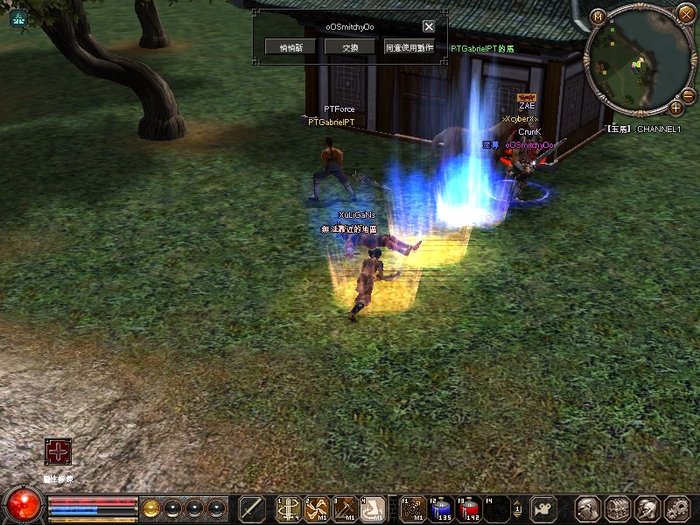Use the red health potion slot
700x525 pixels.
[x=468, y=508]
